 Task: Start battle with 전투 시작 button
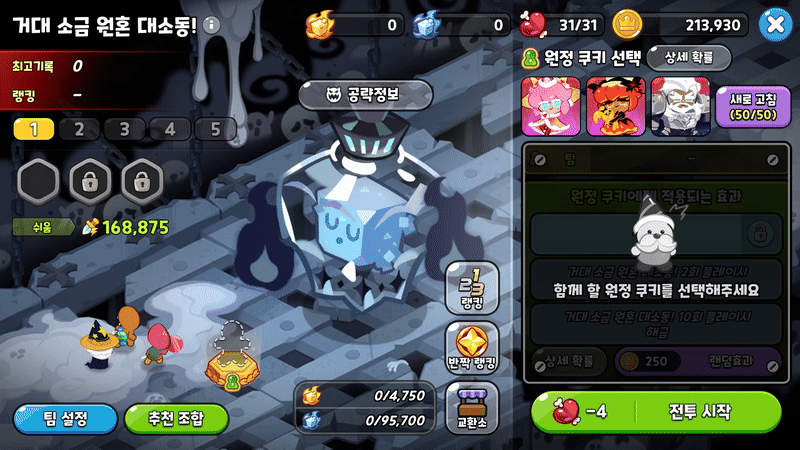coord(656,411)
